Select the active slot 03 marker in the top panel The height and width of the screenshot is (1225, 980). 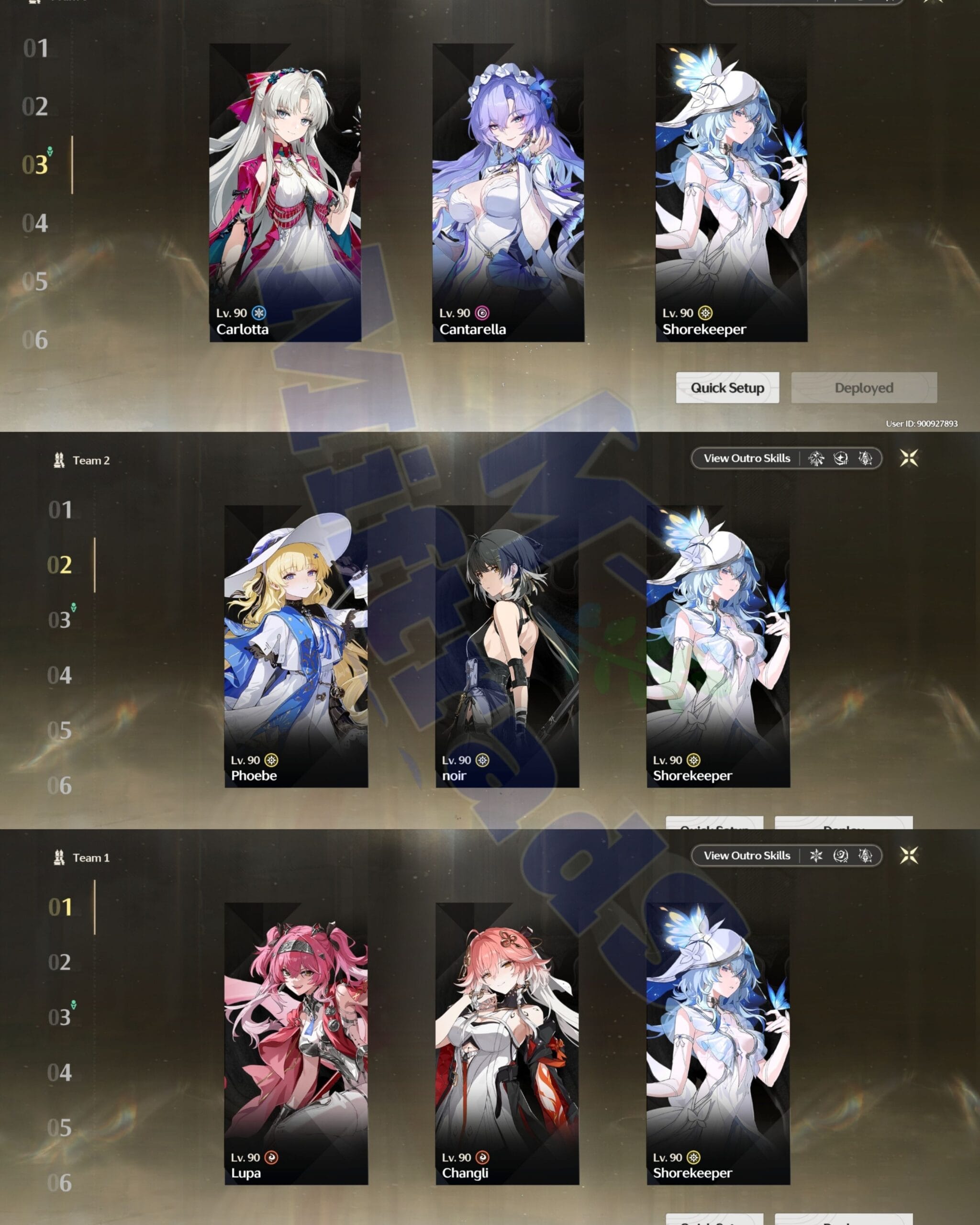tap(36, 165)
